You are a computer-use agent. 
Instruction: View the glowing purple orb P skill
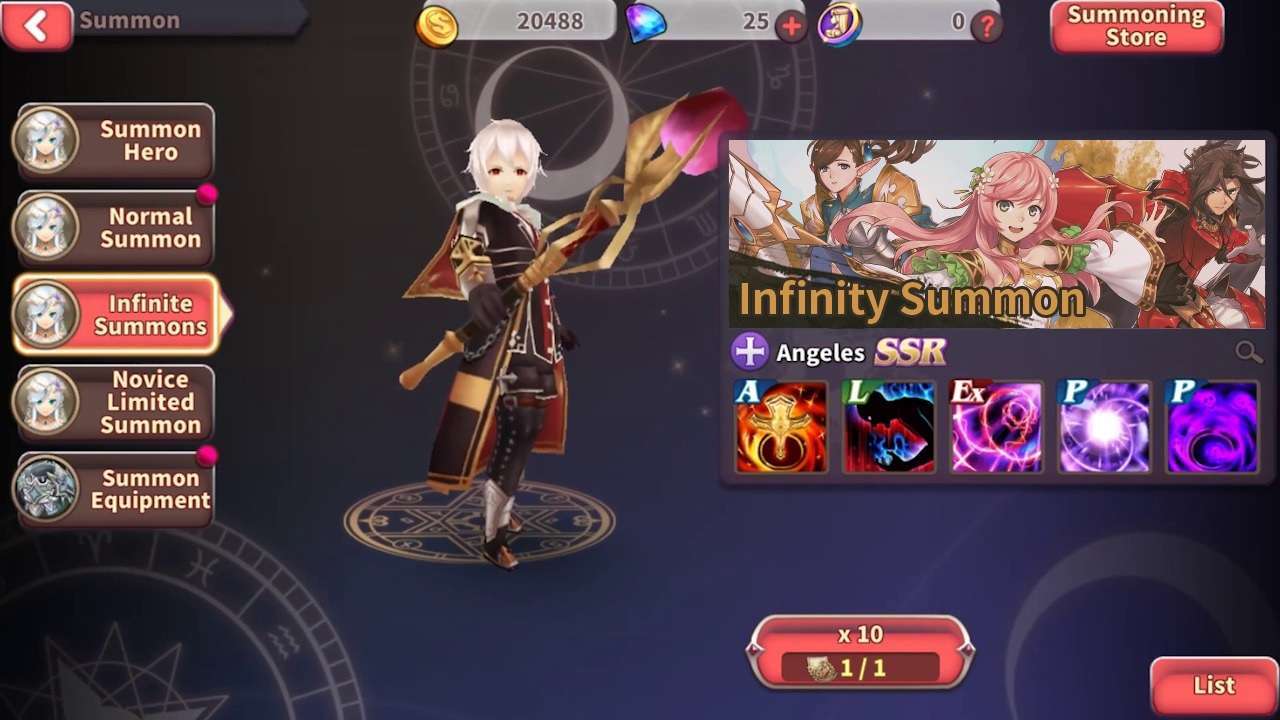click(x=1104, y=426)
